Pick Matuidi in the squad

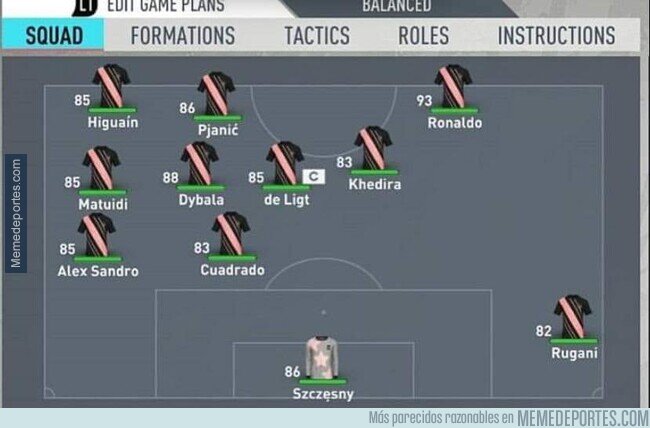pyautogui.click(x=103, y=170)
